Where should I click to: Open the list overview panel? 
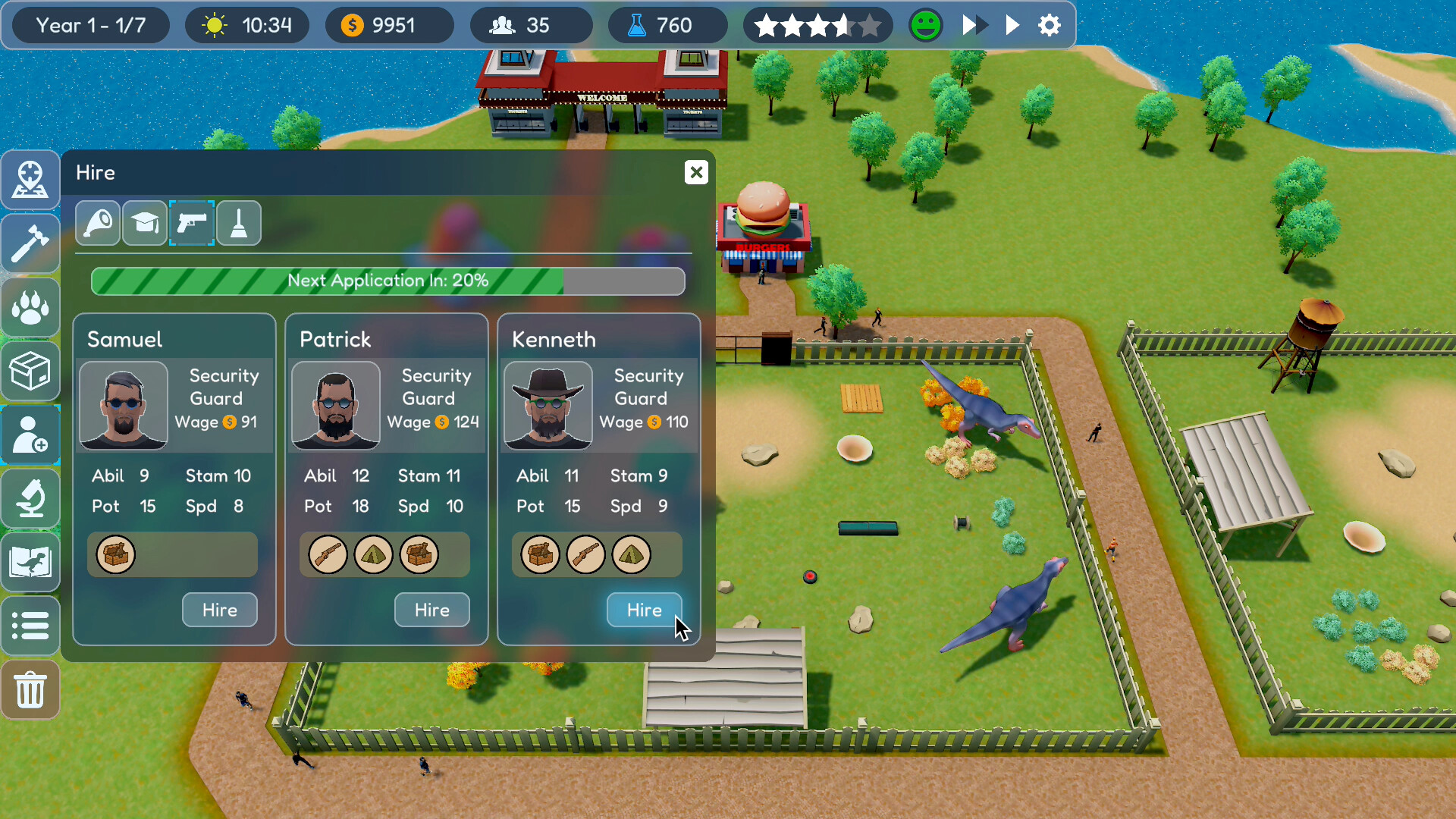coord(30,626)
